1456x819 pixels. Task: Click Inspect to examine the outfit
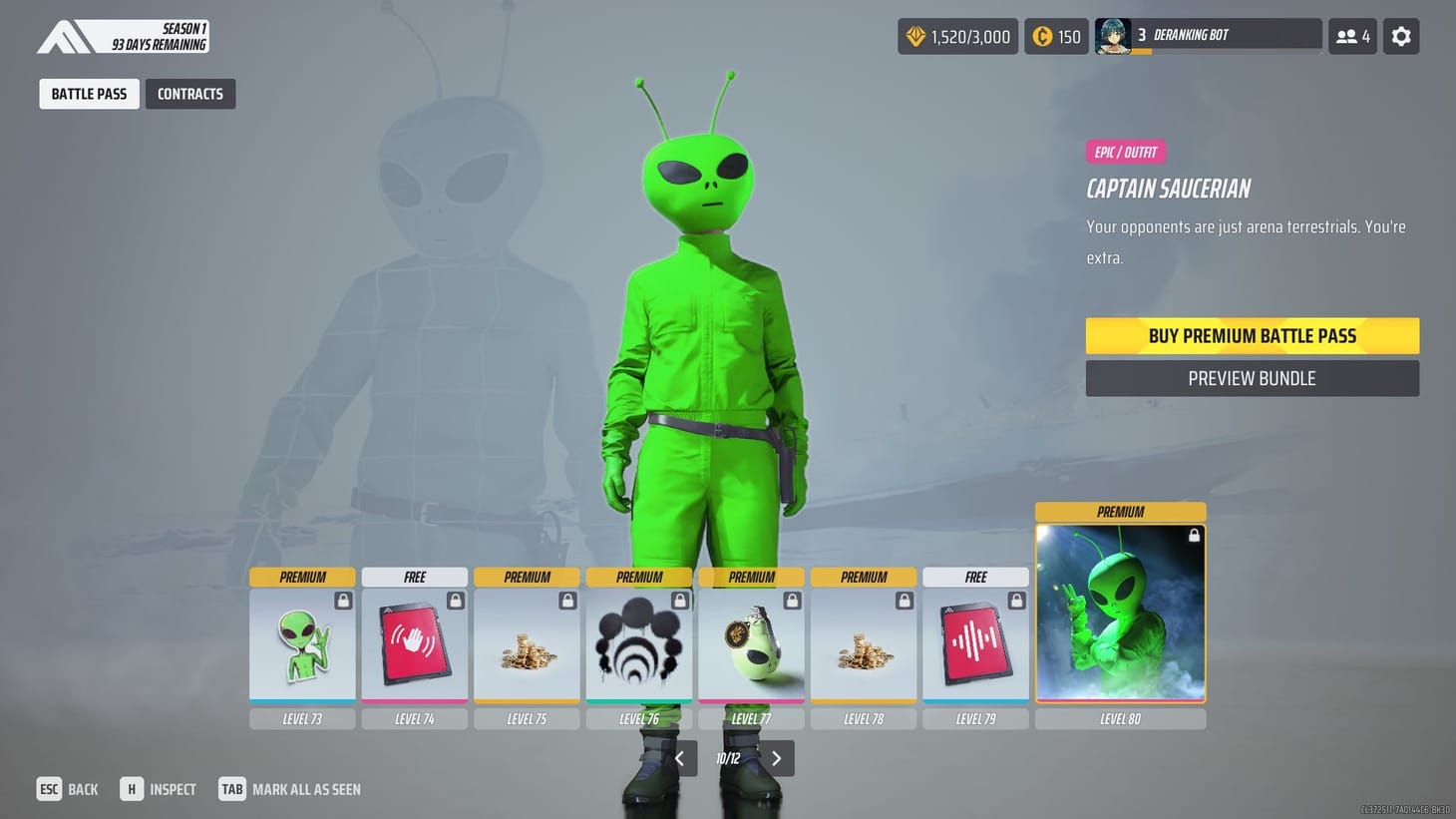point(160,789)
